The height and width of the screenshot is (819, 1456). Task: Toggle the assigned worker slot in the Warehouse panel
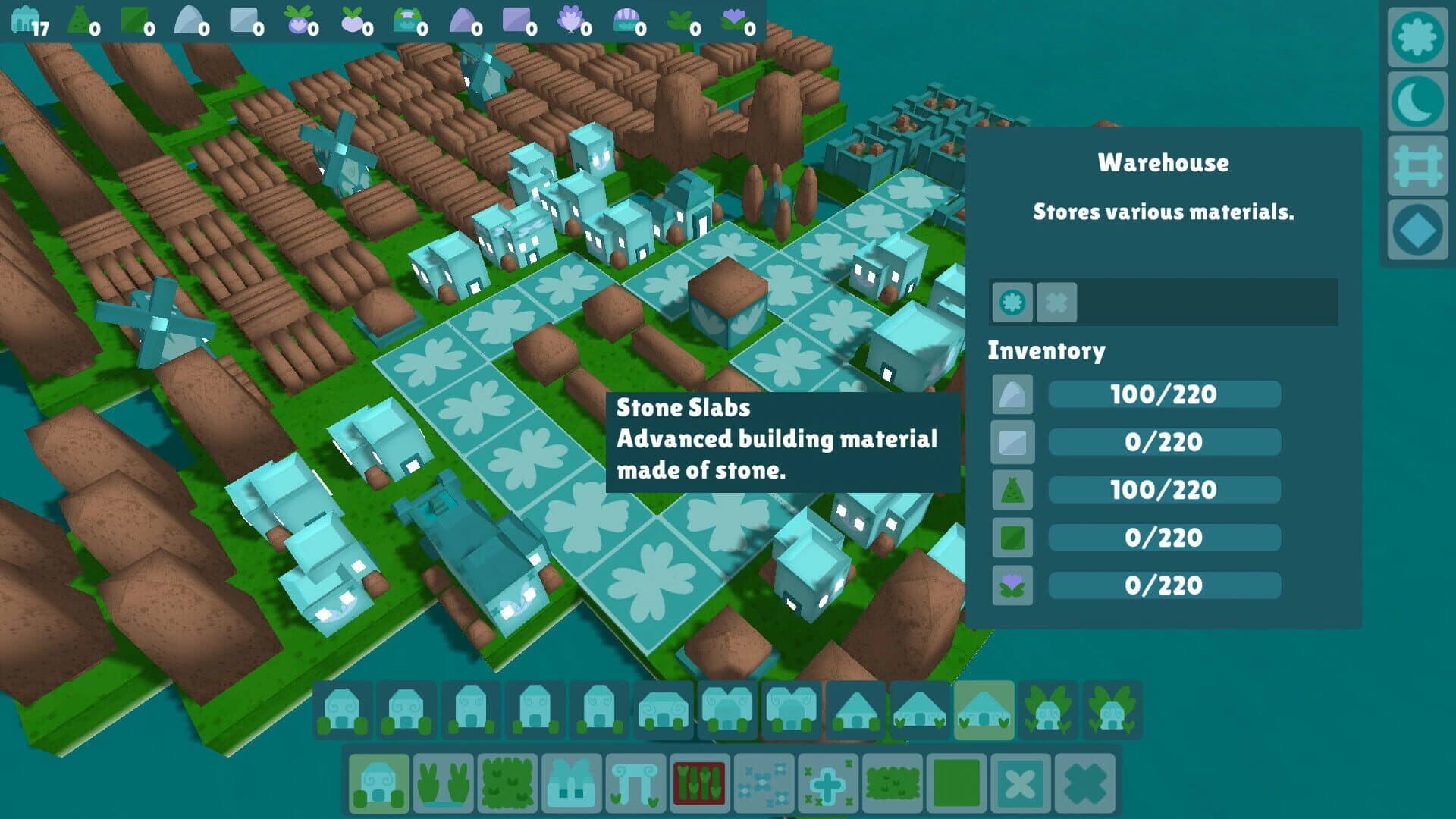tap(1012, 301)
